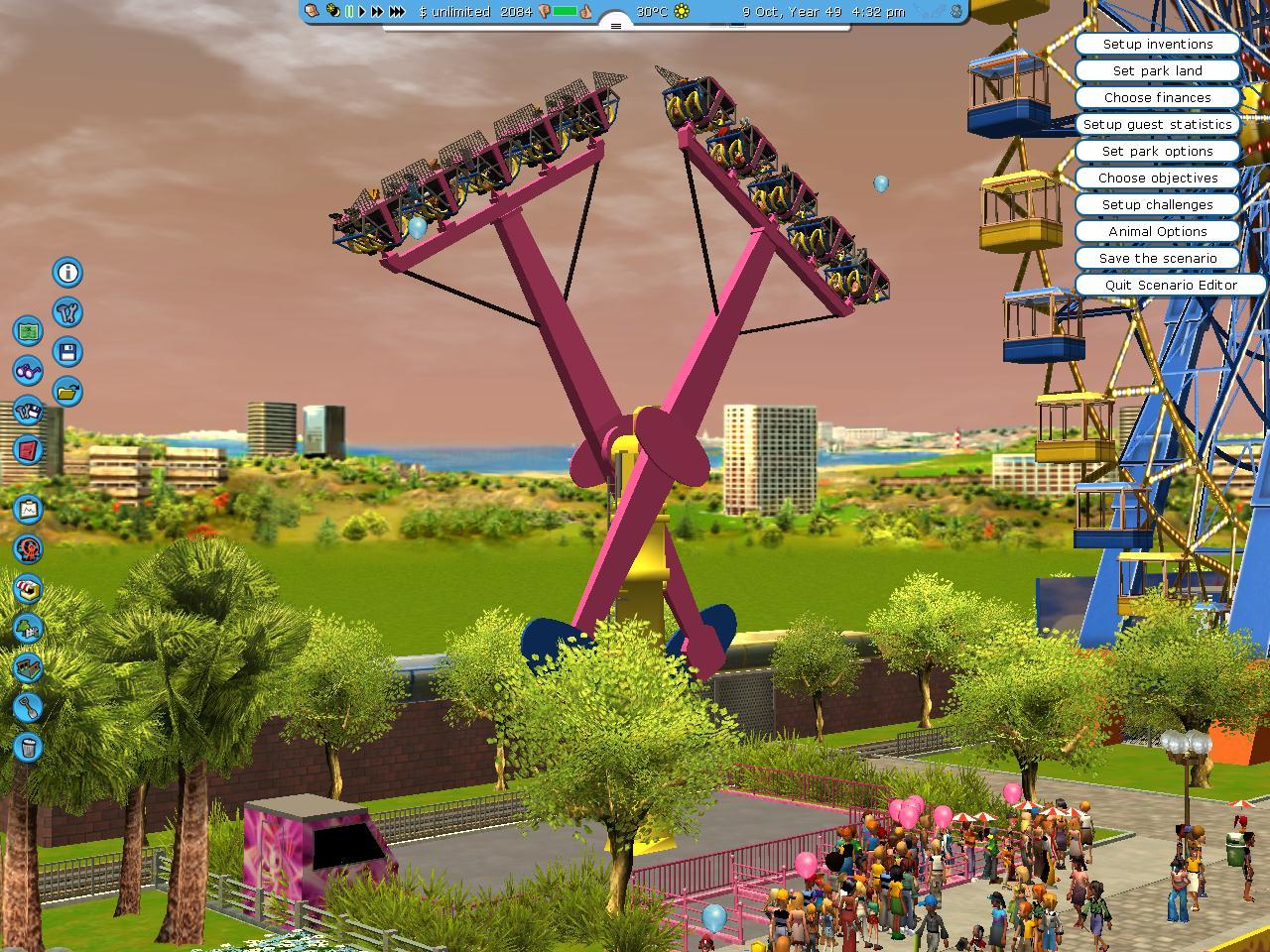
Task: Select the terrain shovel tool
Action: (x=29, y=707)
